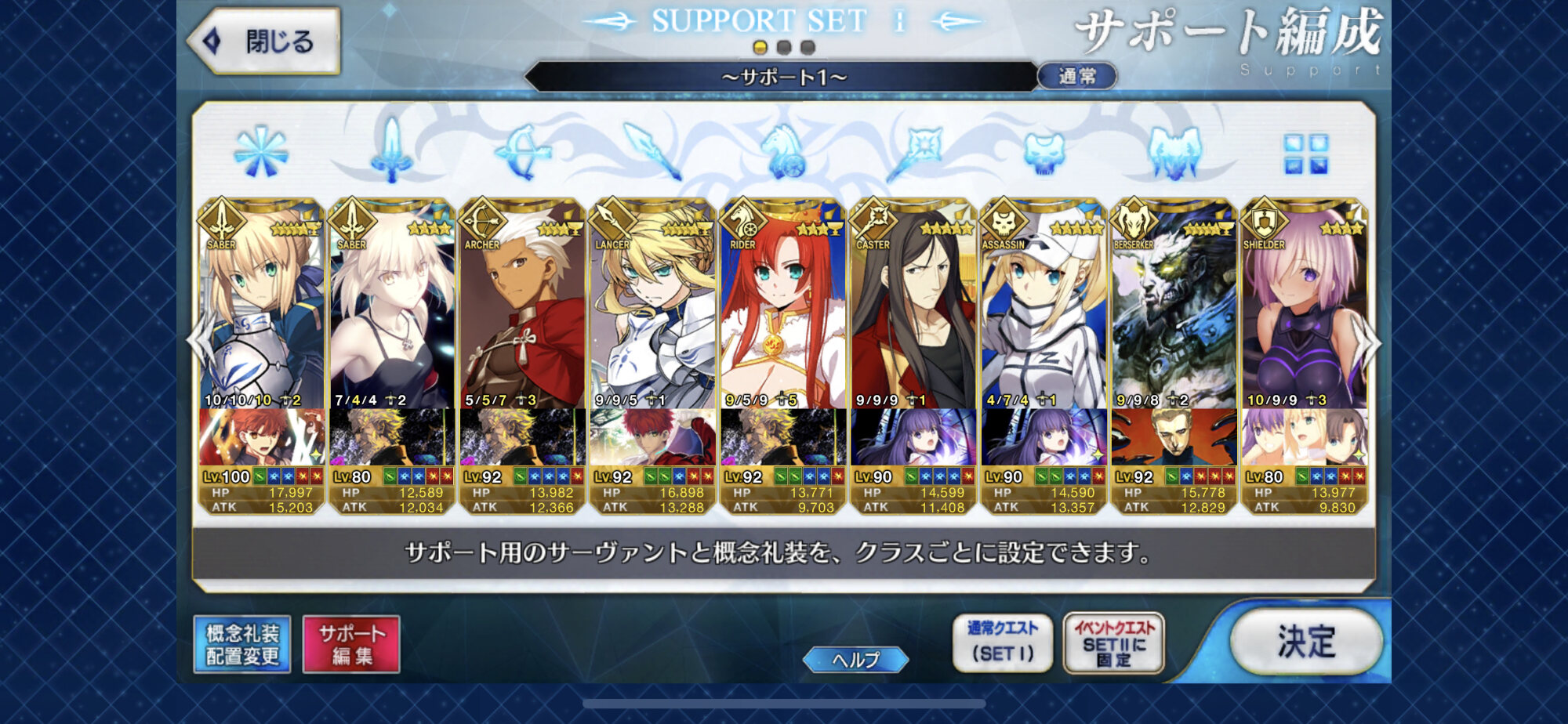This screenshot has width=1568, height=724.
Task: Open the red サポート編集 button
Action: [351, 644]
